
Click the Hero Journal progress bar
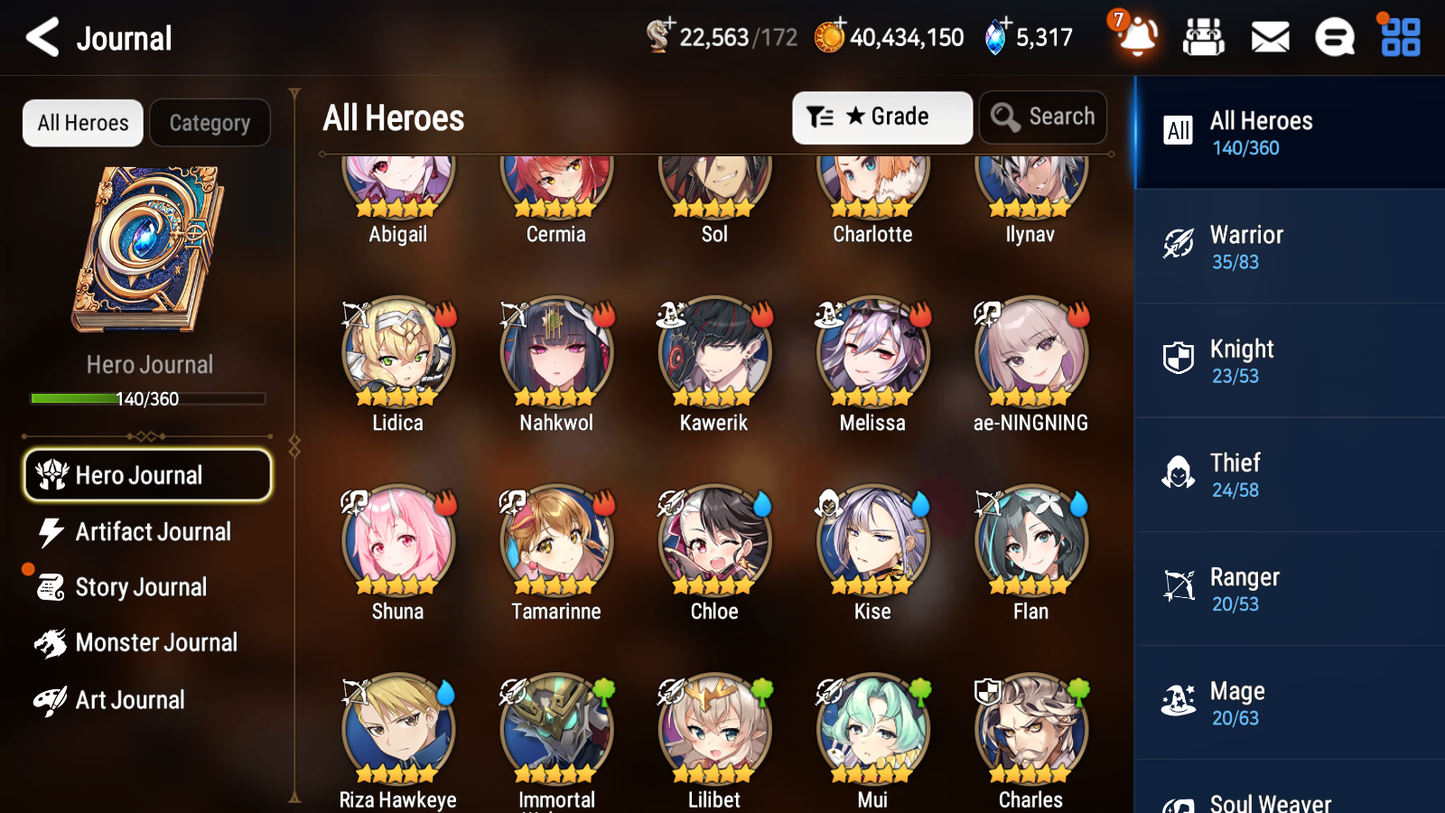click(149, 398)
